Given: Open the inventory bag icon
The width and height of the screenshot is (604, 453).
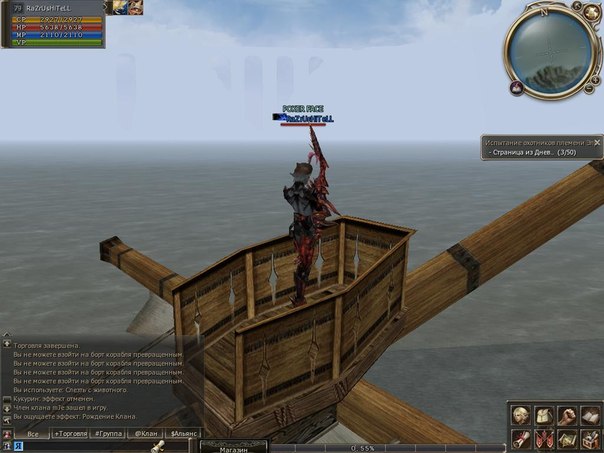Looking at the screenshot, I should (x=543, y=415).
